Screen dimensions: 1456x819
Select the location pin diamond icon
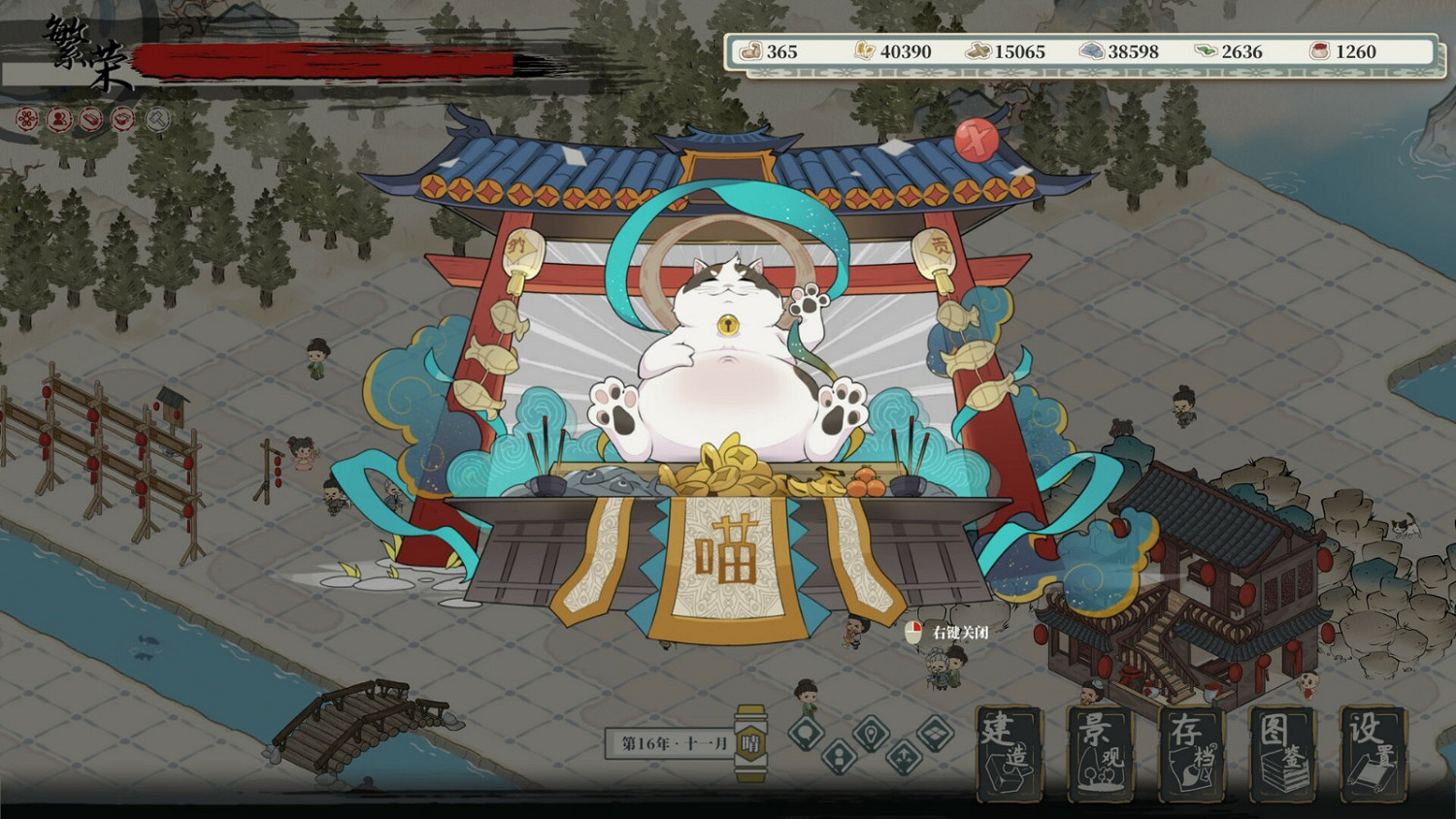coord(870,732)
